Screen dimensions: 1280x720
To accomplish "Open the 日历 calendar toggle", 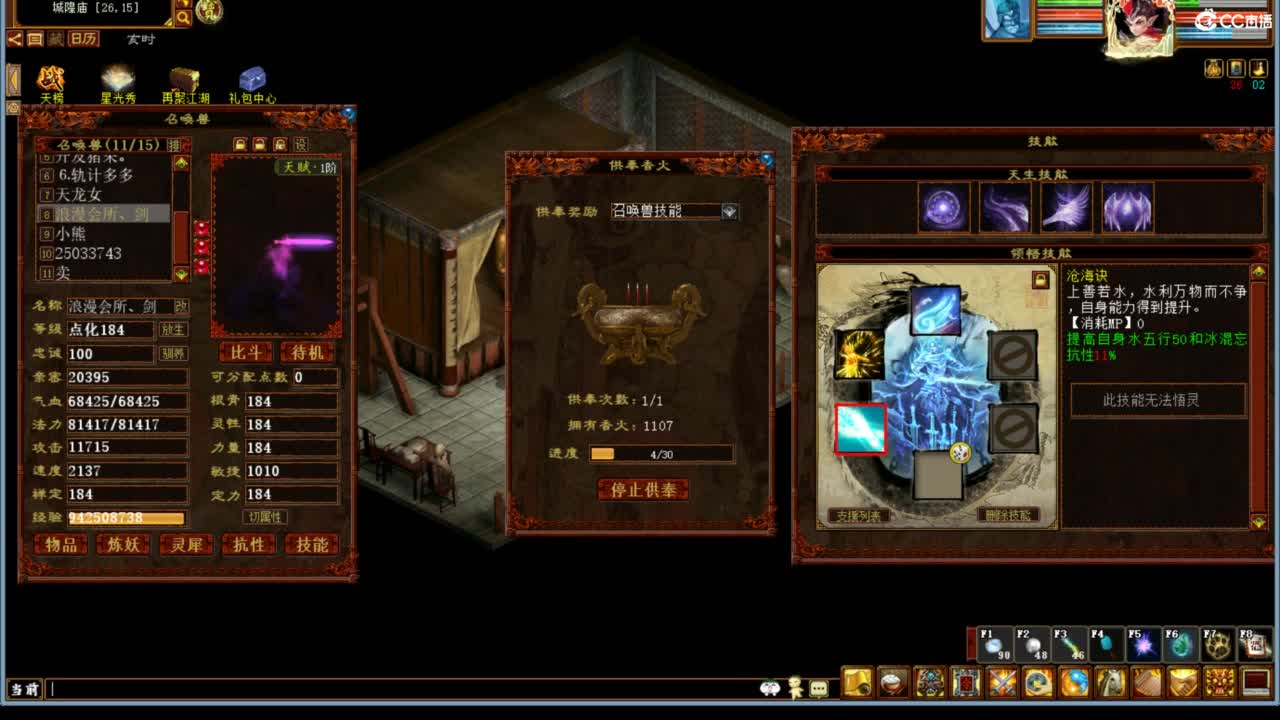I will click(83, 38).
